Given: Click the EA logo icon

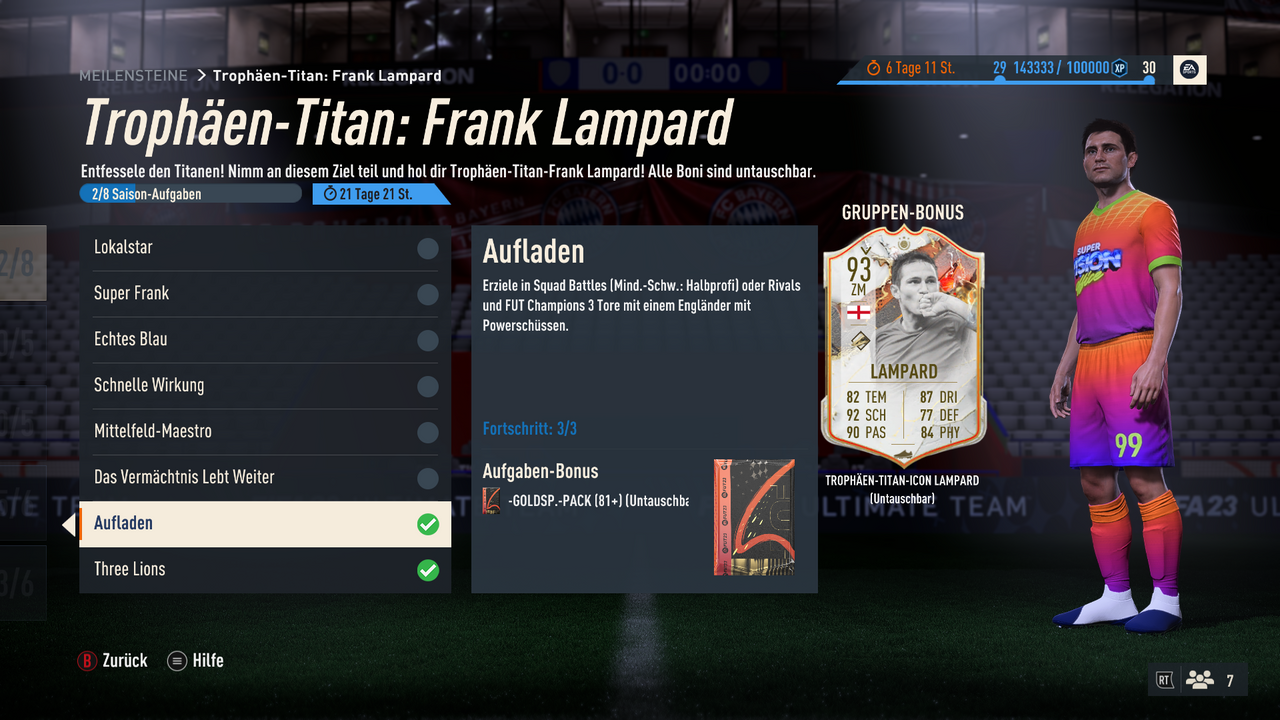Looking at the screenshot, I should tap(1190, 69).
